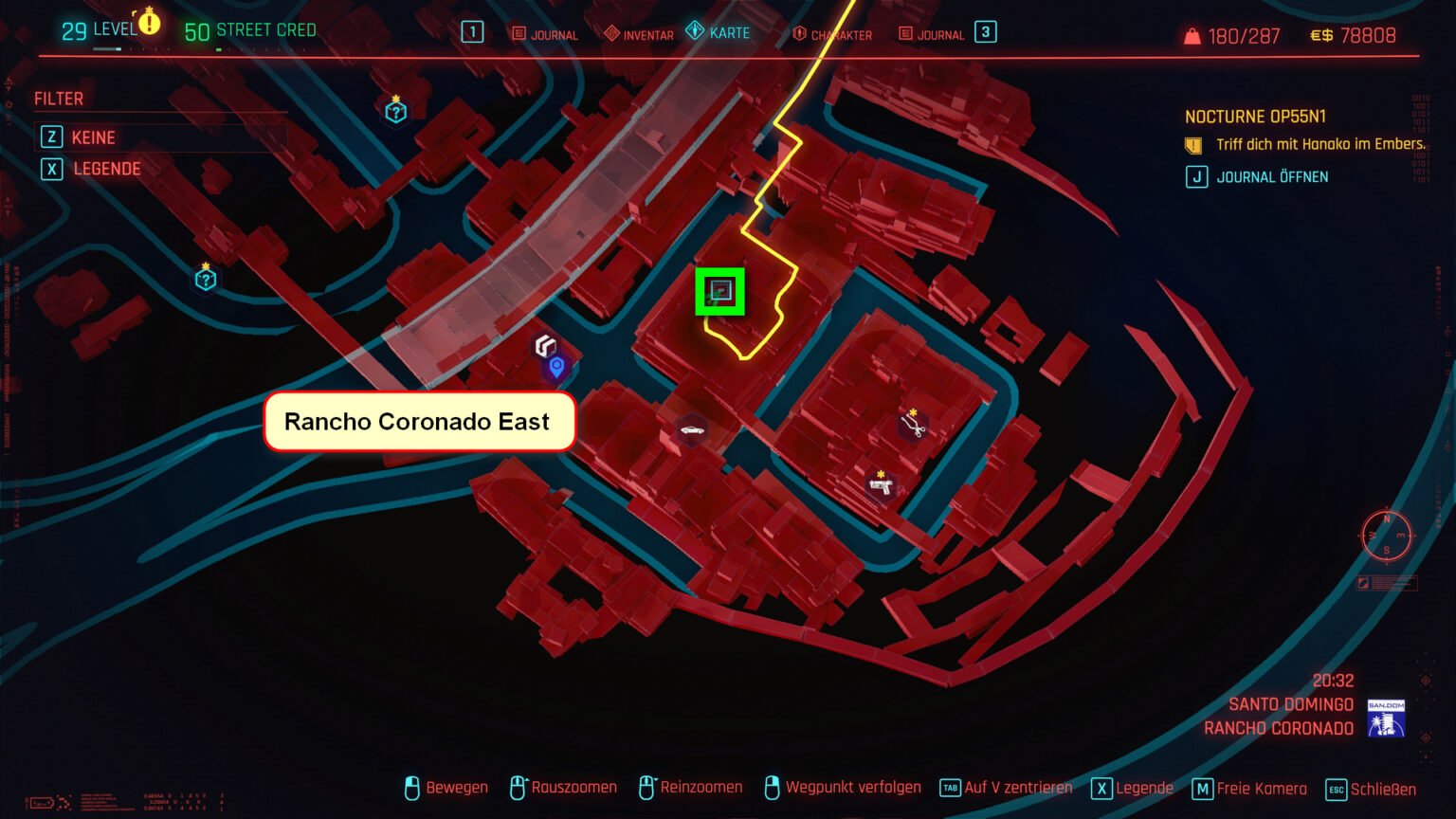The image size is (1456, 819).
Task: Open the left Journal tab
Action: [x=547, y=34]
